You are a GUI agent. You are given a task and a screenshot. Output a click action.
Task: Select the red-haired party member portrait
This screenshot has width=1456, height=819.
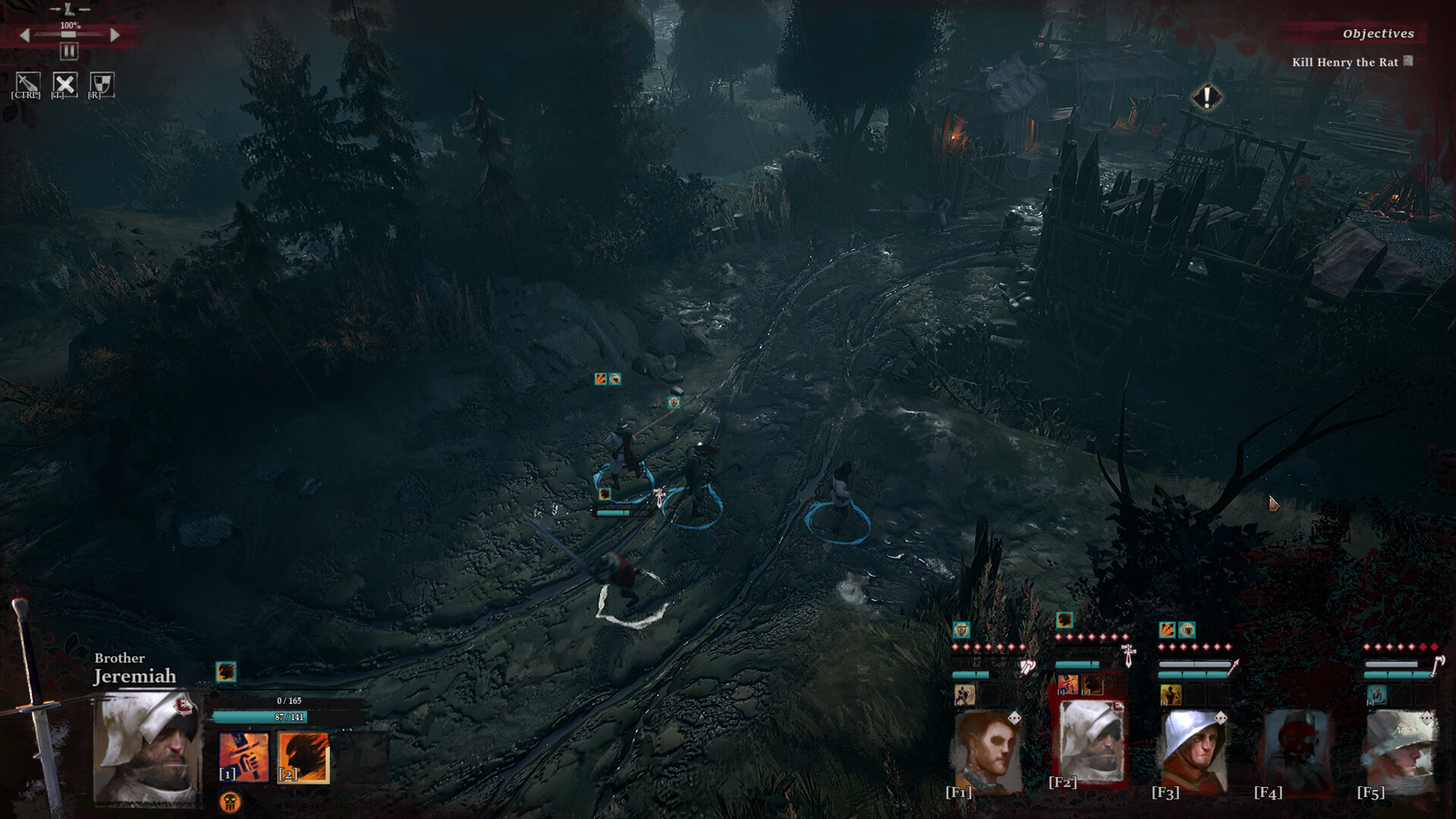click(987, 751)
